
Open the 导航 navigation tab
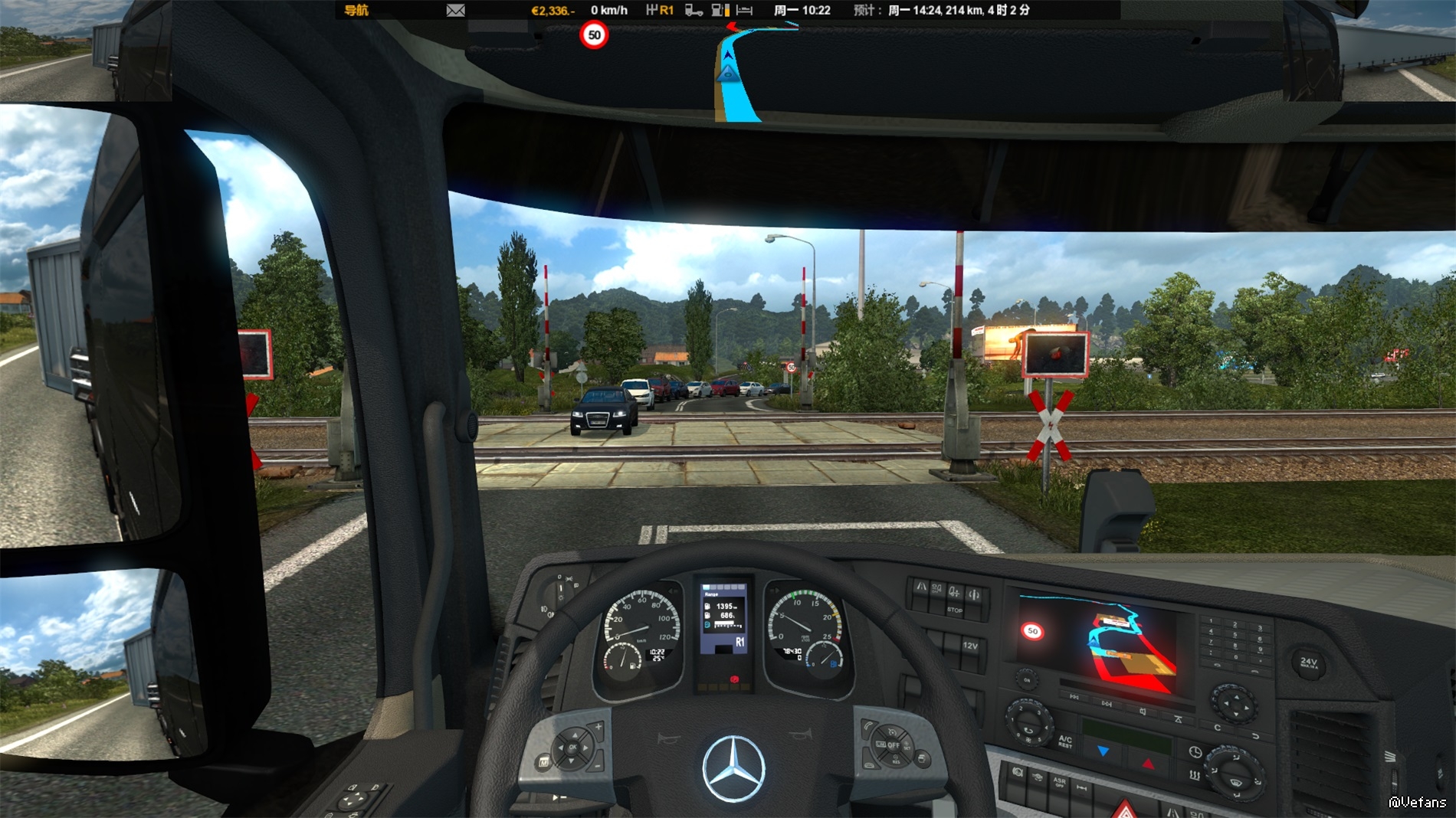click(356, 10)
